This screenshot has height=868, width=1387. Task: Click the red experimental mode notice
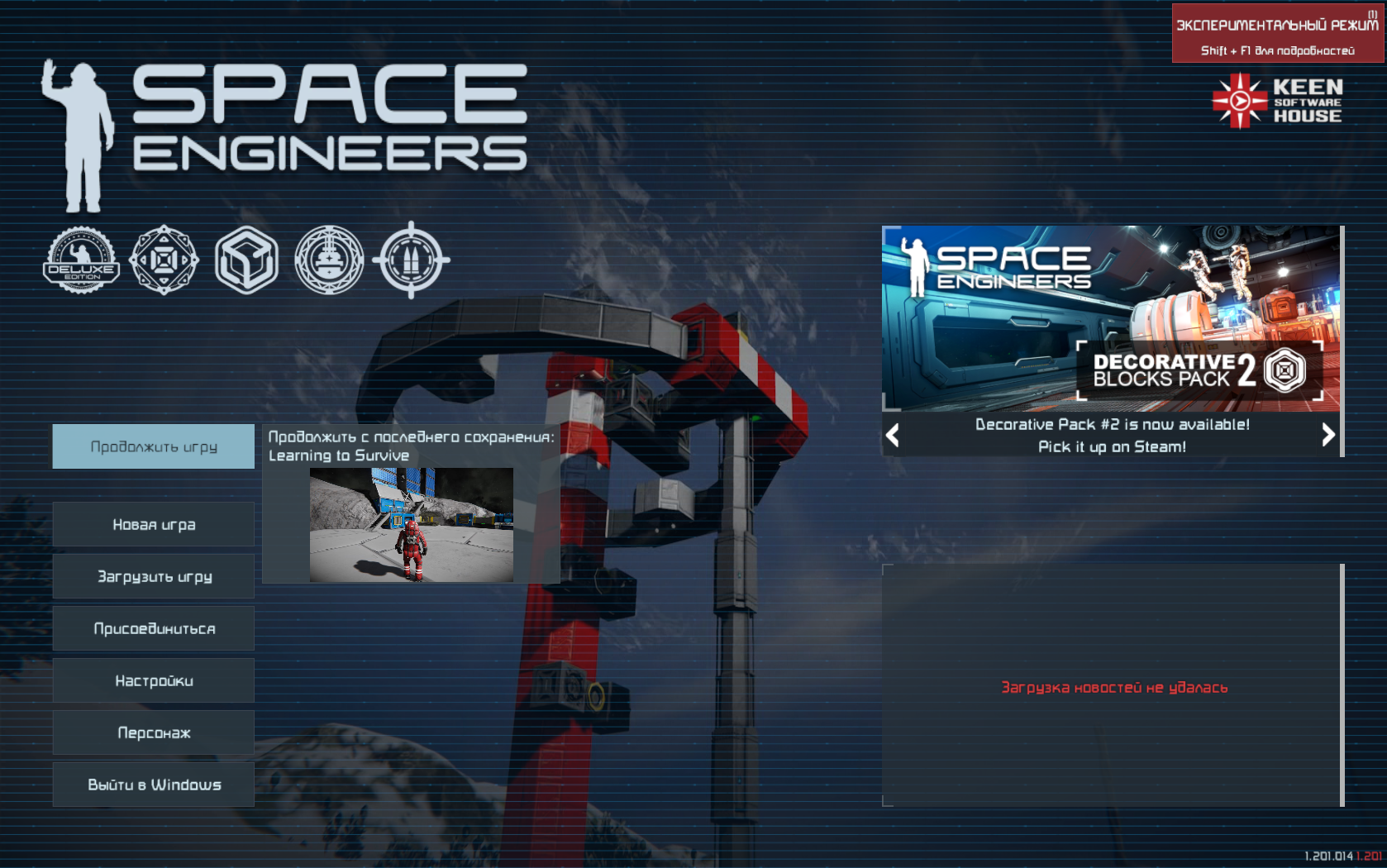(x=1277, y=34)
